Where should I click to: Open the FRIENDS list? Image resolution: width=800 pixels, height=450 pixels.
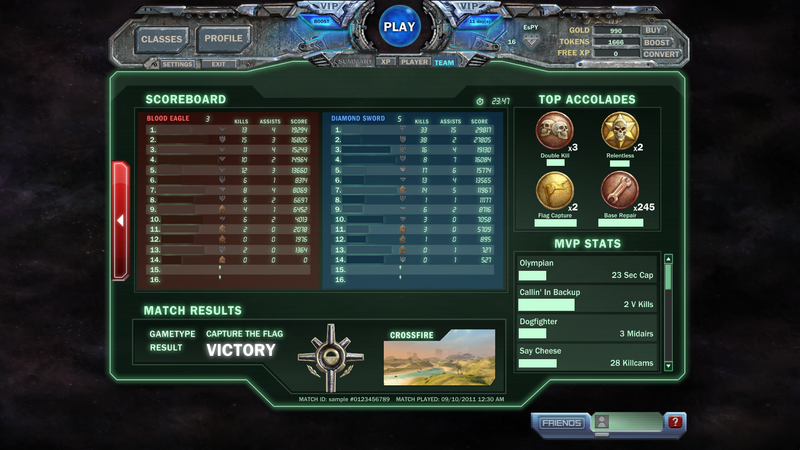coord(561,423)
